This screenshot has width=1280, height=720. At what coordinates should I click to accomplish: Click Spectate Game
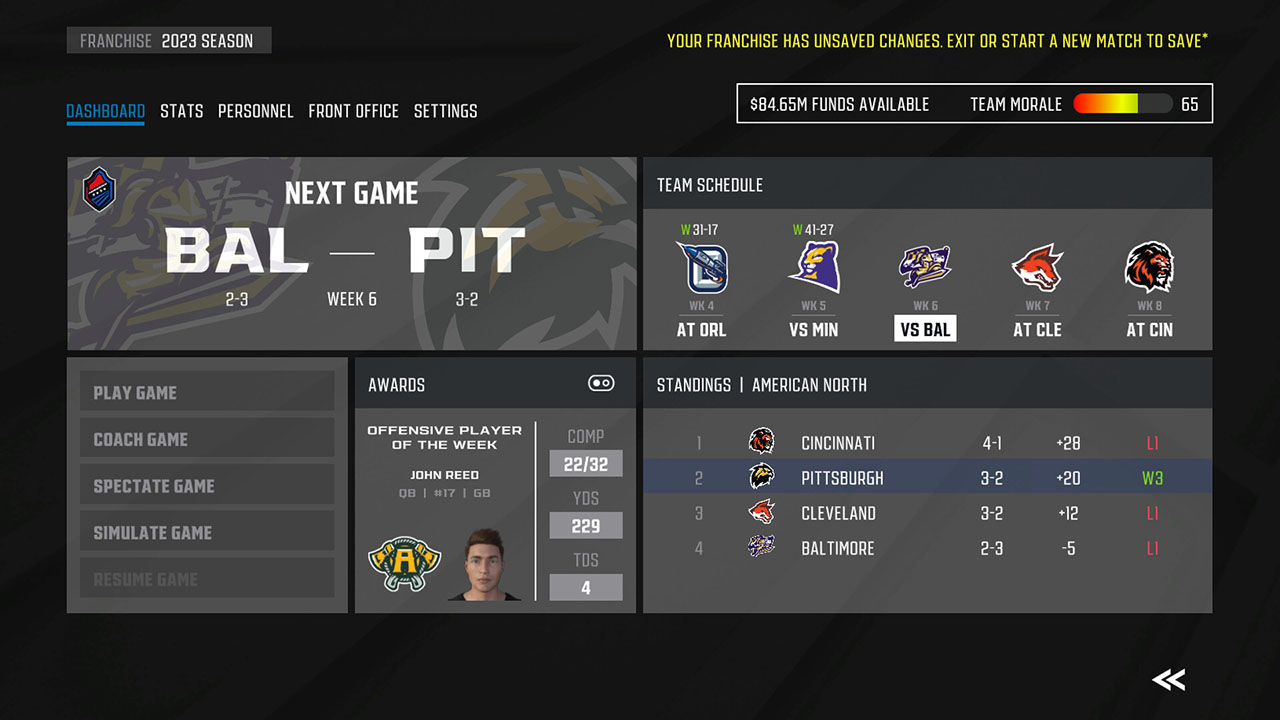[207, 485]
